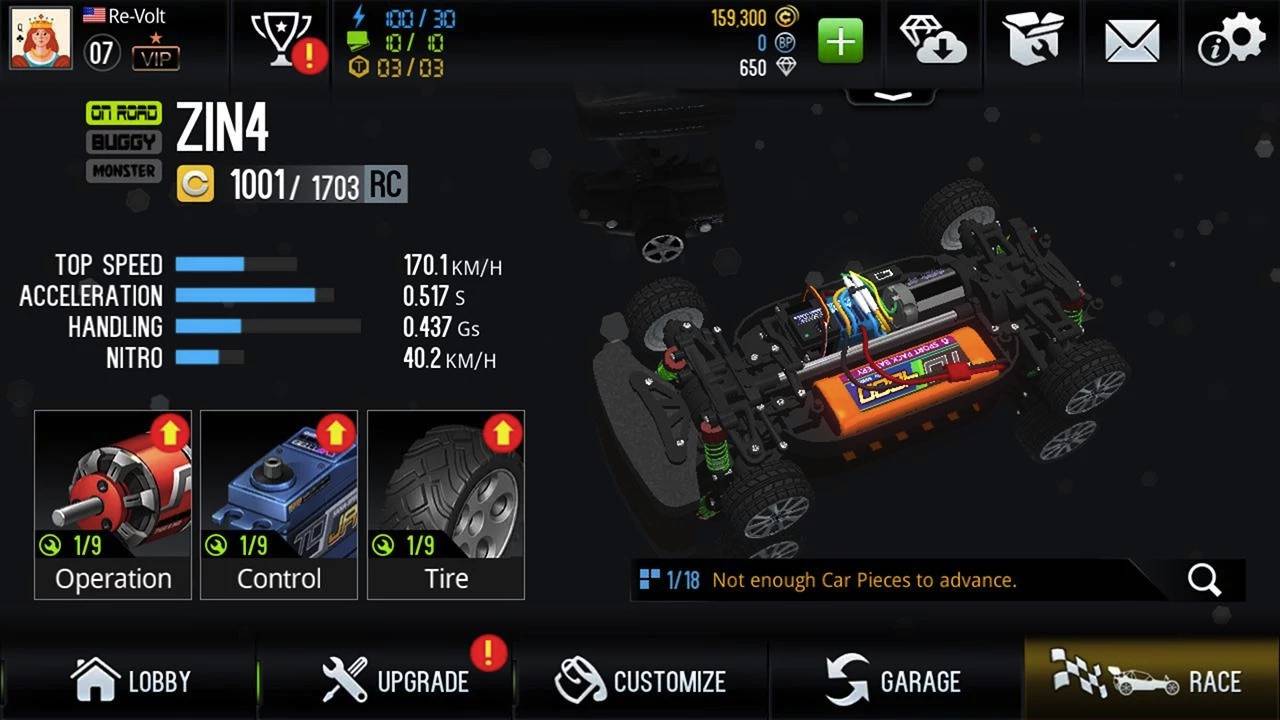The height and width of the screenshot is (720, 1280).
Task: Pick the Tire upgrade card
Action: click(446, 504)
